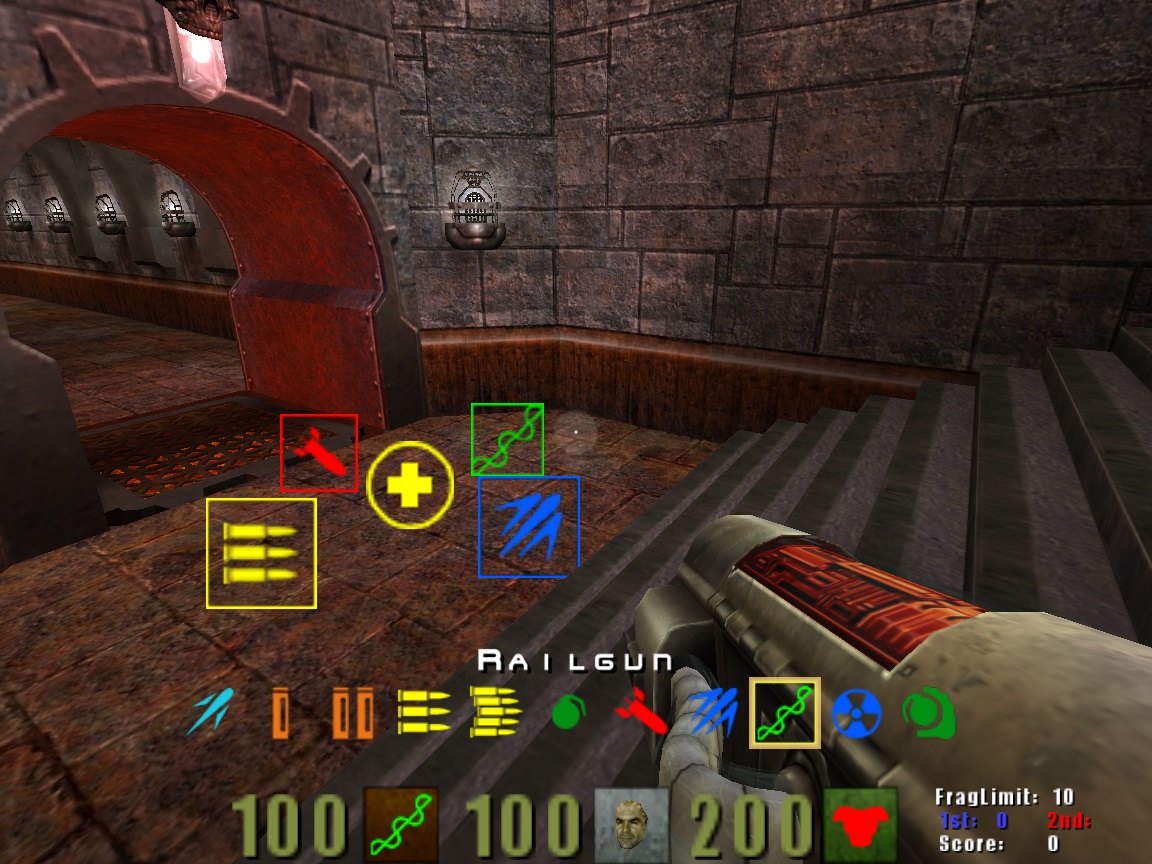The image size is (1152, 864).
Task: Select the stacked yellow bullets weapon icon
Action: click(x=496, y=712)
